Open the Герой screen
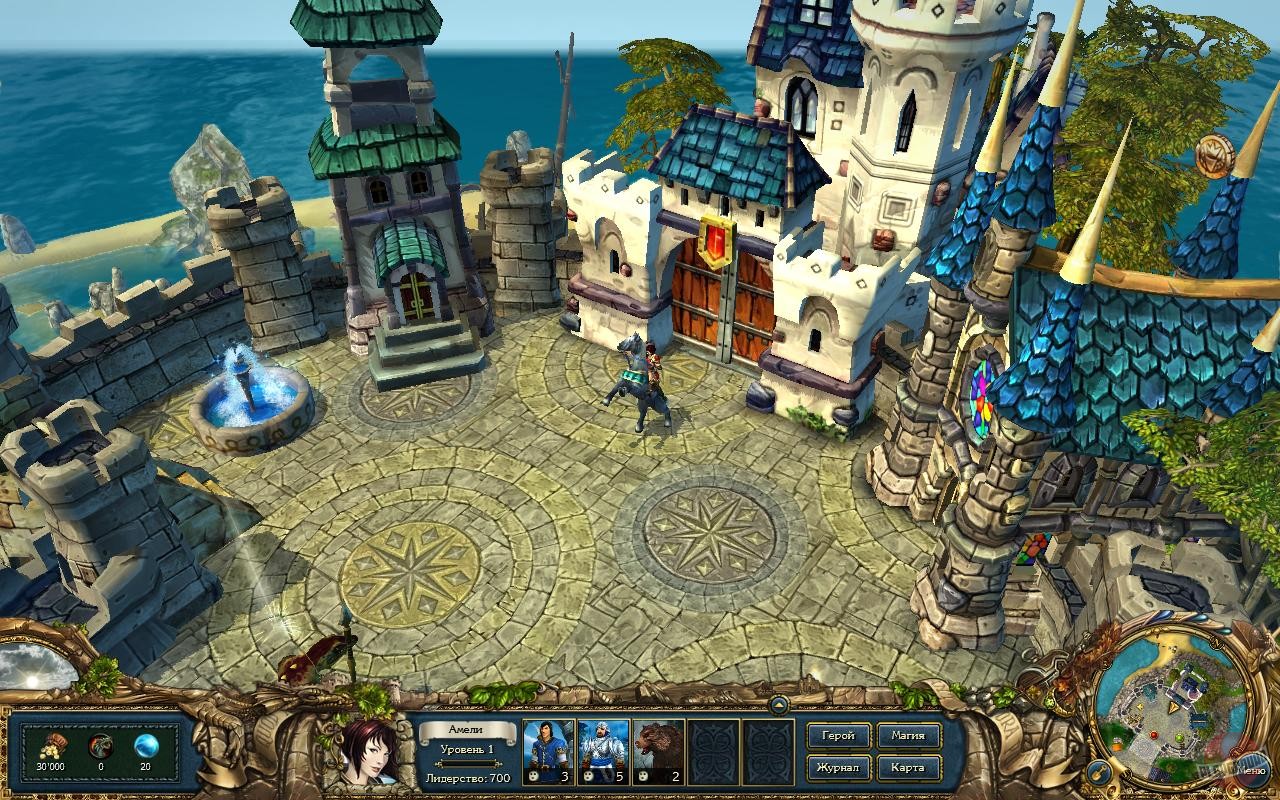 pyautogui.click(x=840, y=734)
